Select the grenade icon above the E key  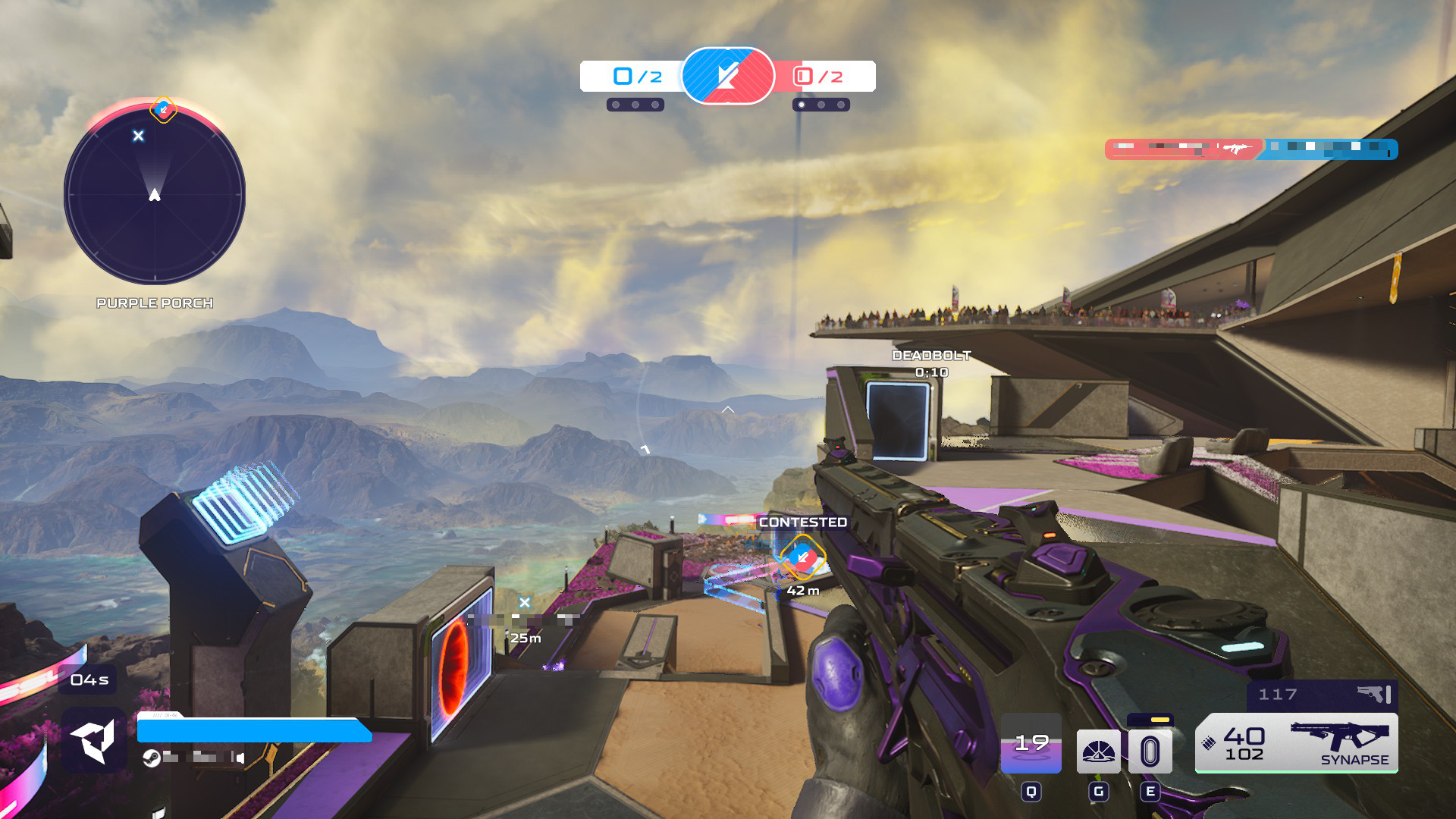click(1151, 749)
